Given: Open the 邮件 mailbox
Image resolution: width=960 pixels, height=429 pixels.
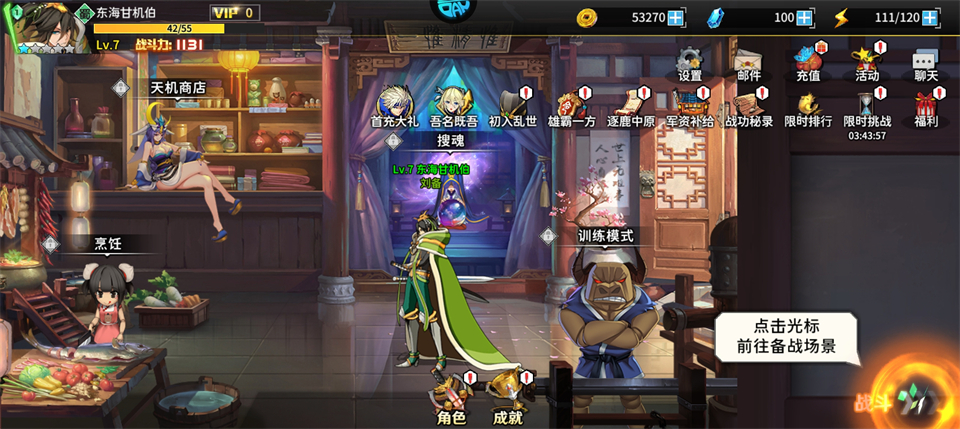Looking at the screenshot, I should point(748,62).
